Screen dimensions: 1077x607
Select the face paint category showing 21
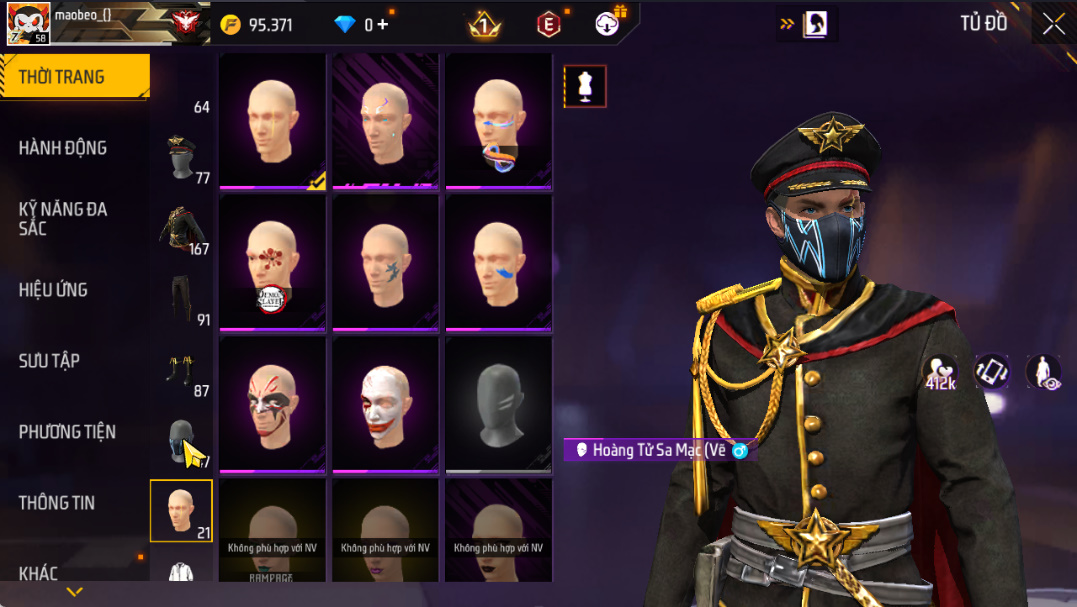[181, 511]
